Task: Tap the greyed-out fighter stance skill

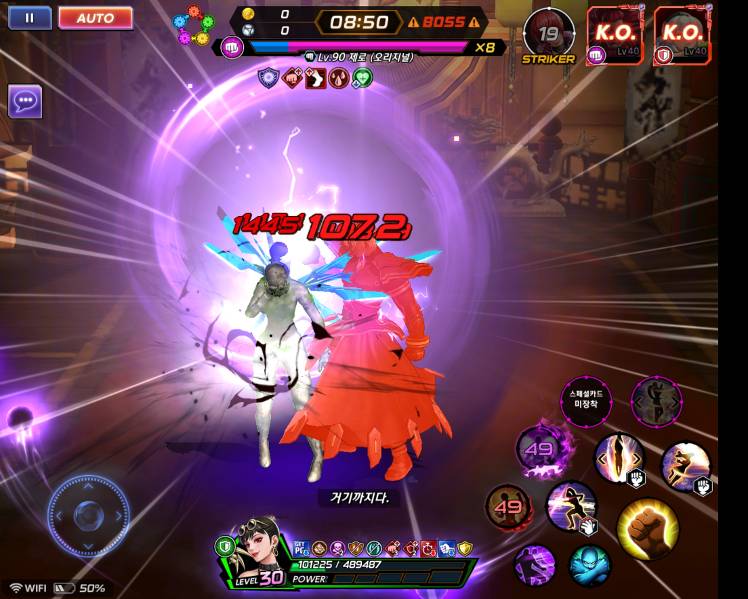Action: tap(657, 402)
